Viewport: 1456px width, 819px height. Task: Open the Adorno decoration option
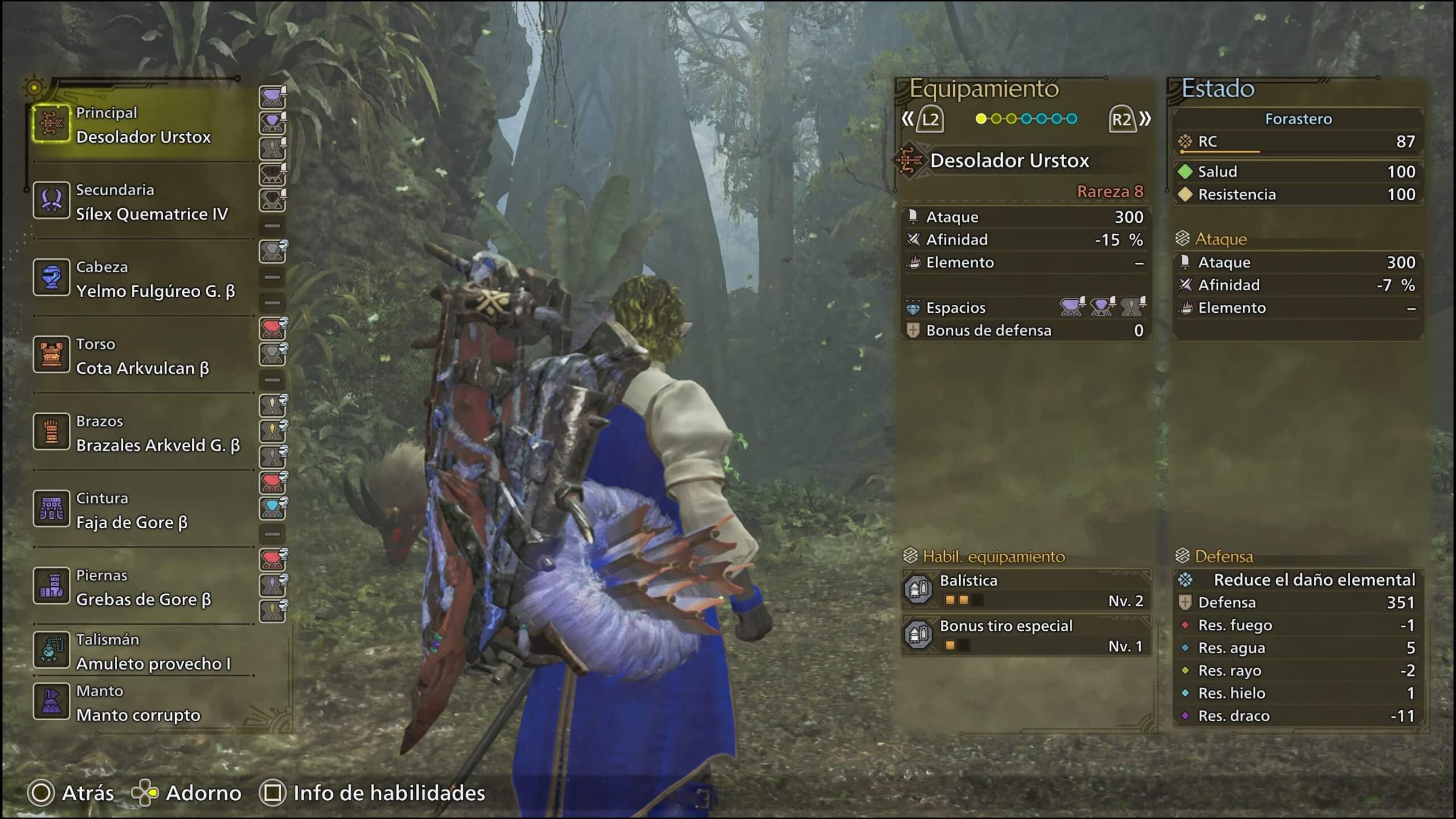tap(188, 793)
